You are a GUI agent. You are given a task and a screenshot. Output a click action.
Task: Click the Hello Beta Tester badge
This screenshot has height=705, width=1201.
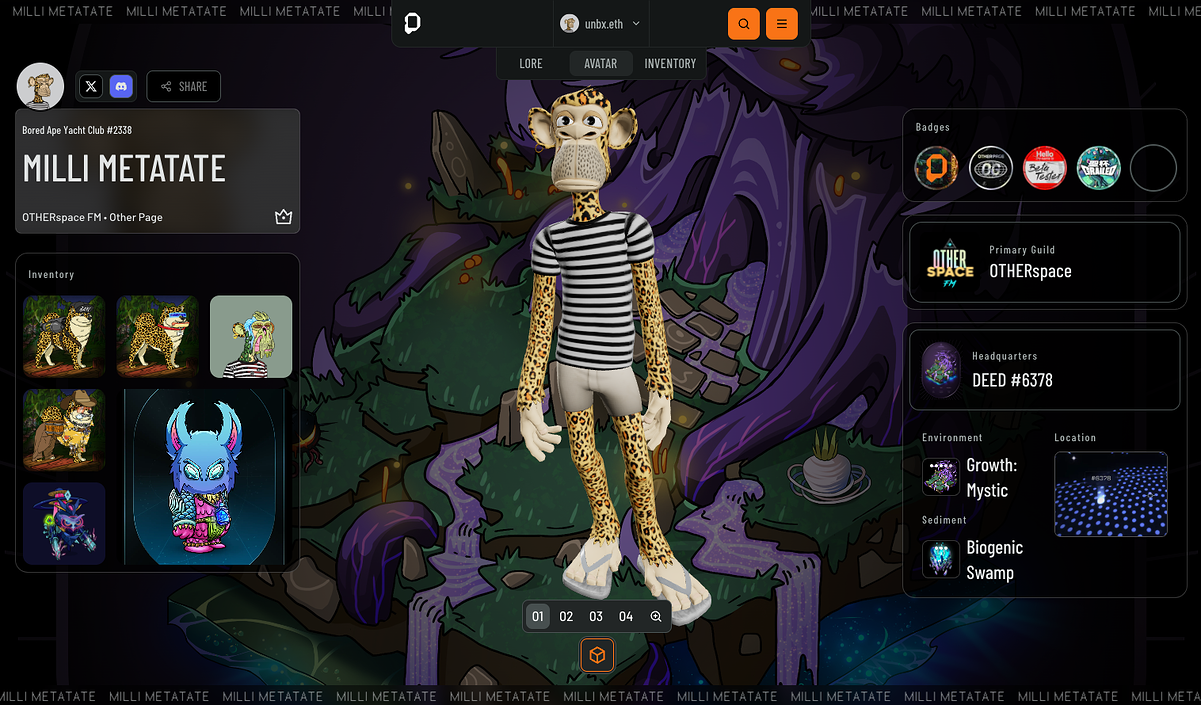point(1045,168)
